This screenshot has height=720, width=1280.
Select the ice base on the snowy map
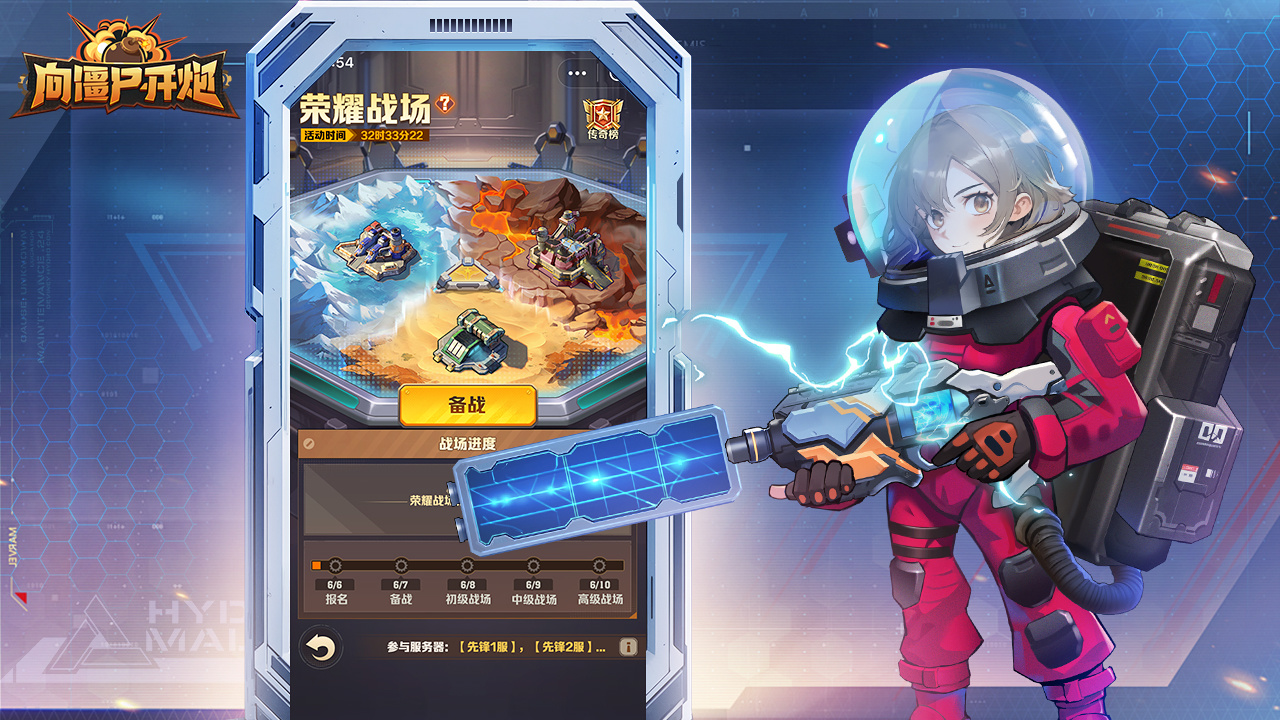pyautogui.click(x=375, y=250)
